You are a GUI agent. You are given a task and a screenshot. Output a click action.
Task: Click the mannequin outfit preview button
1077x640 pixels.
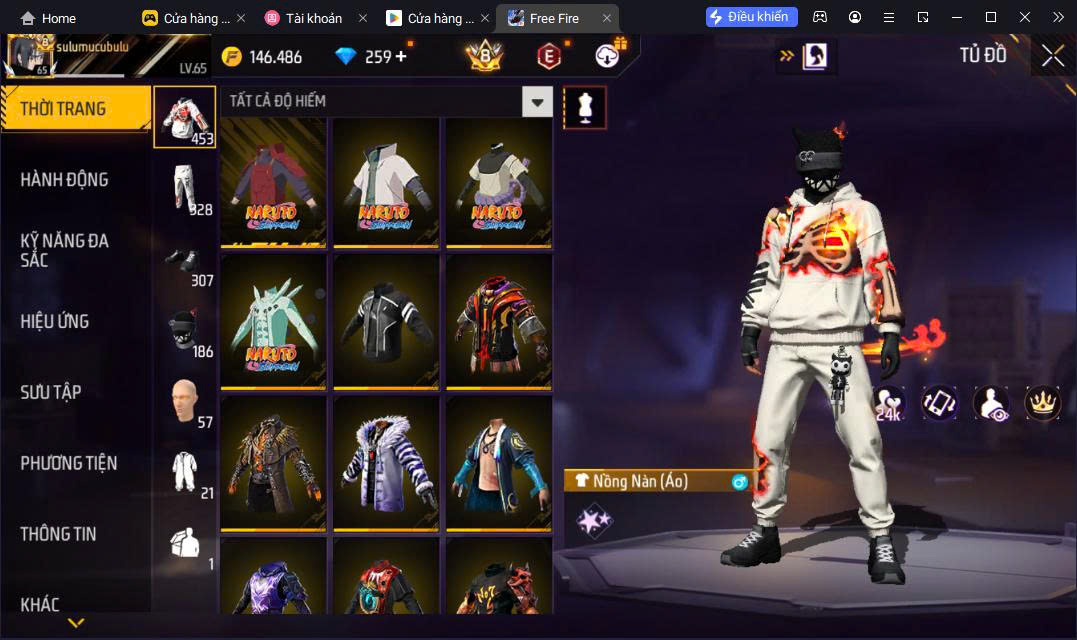click(x=585, y=106)
